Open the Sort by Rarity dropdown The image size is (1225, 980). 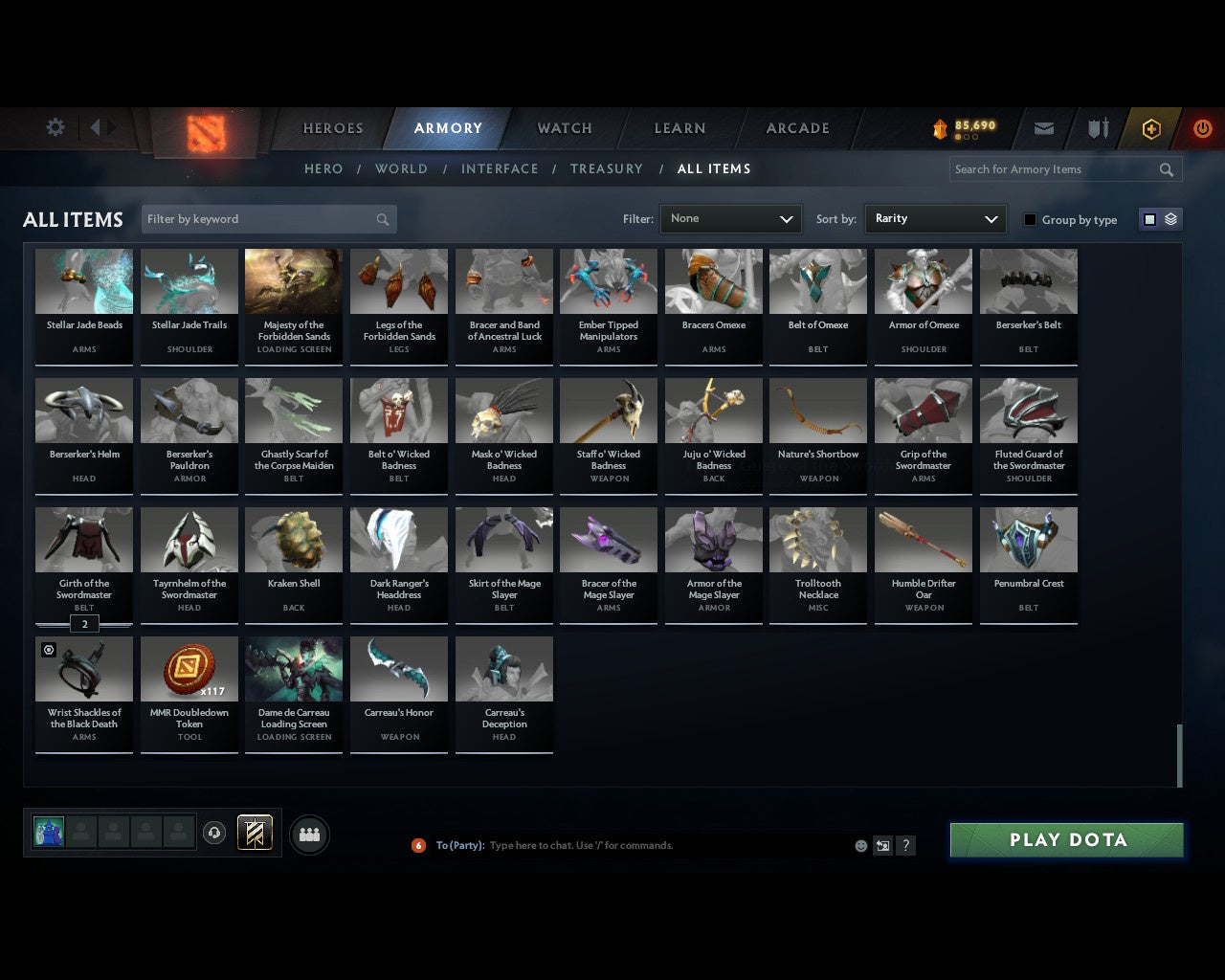[x=935, y=218]
